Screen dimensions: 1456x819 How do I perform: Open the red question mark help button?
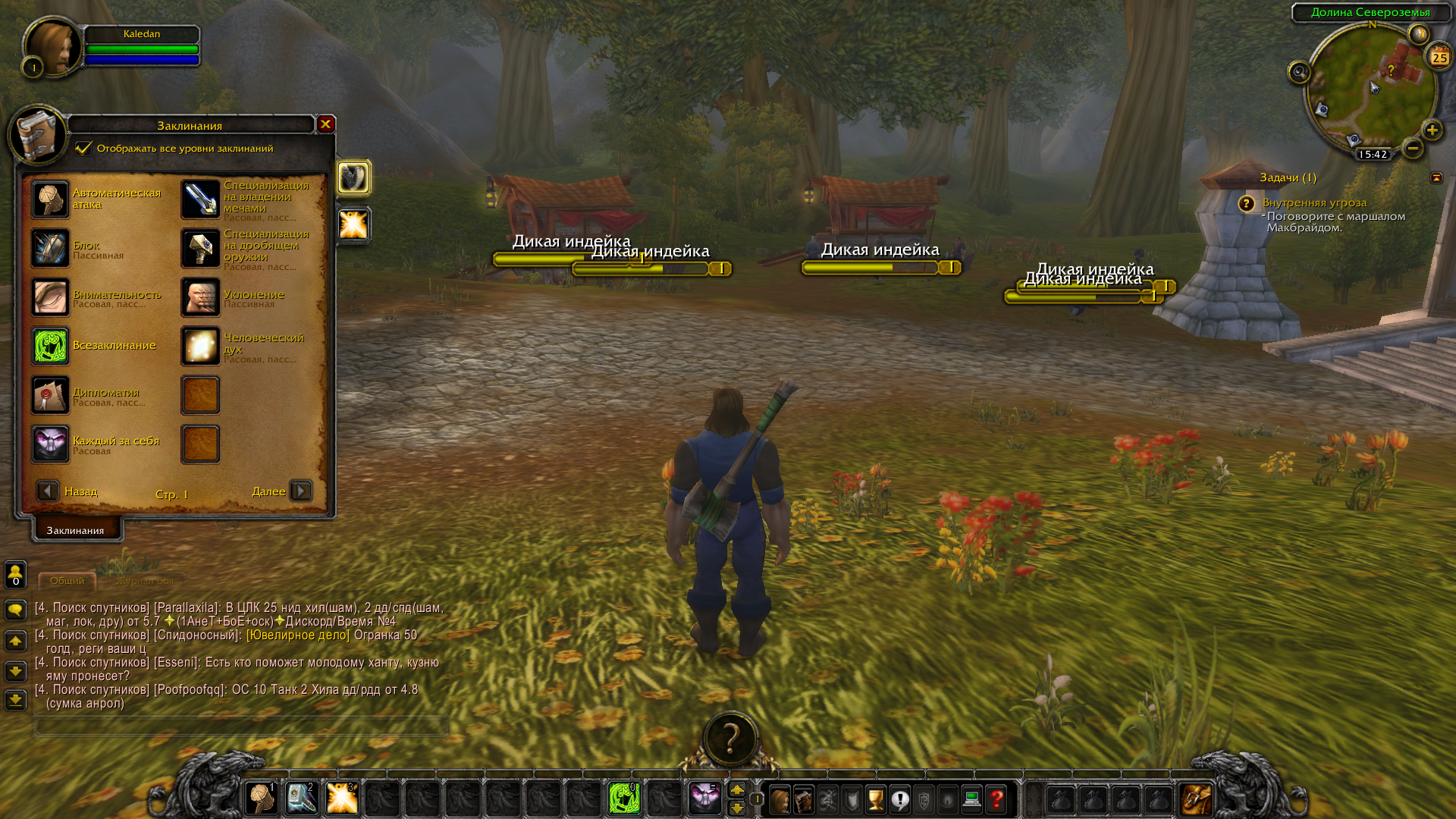tap(996, 799)
